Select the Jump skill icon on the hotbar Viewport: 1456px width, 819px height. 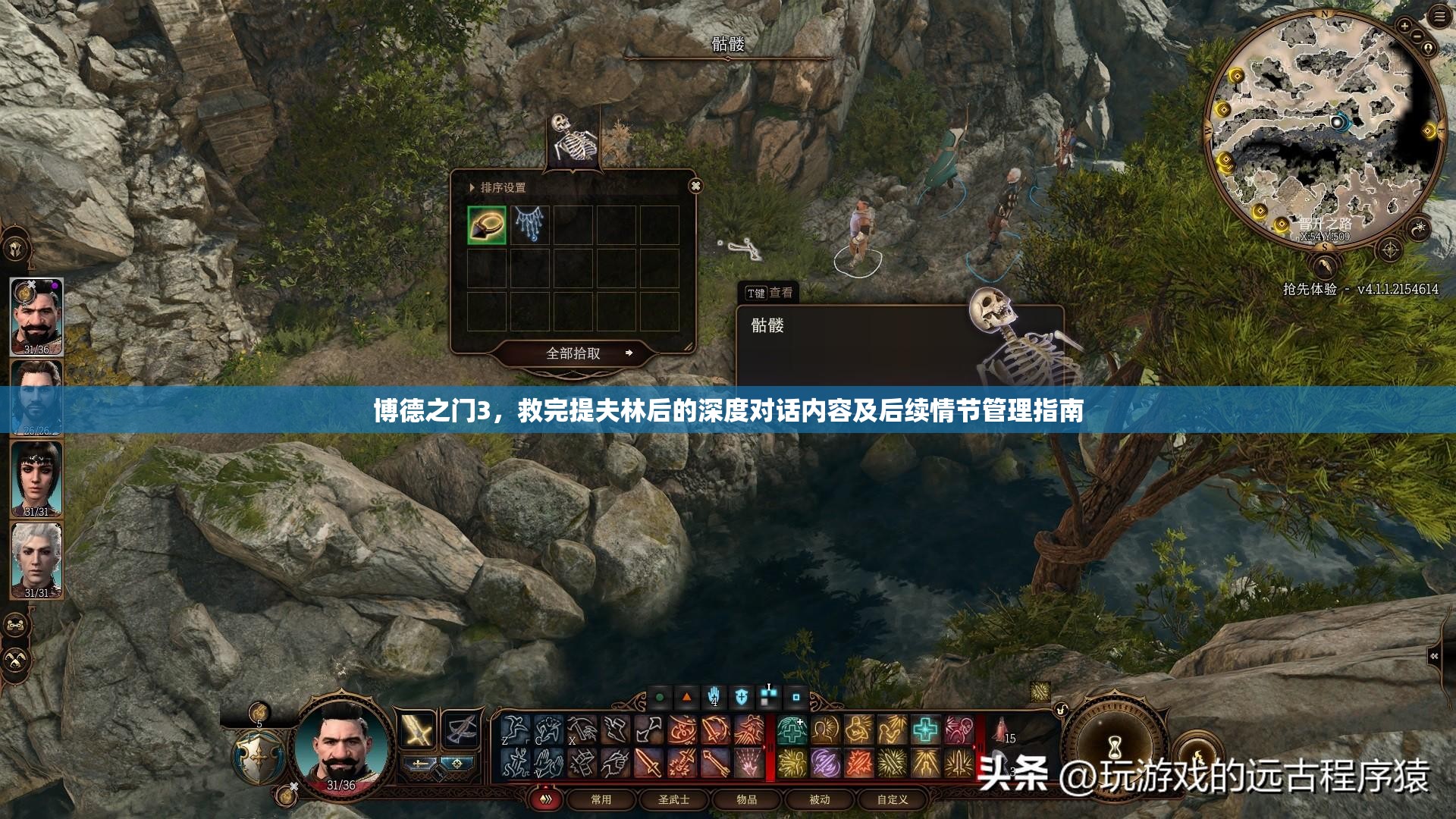(x=513, y=730)
